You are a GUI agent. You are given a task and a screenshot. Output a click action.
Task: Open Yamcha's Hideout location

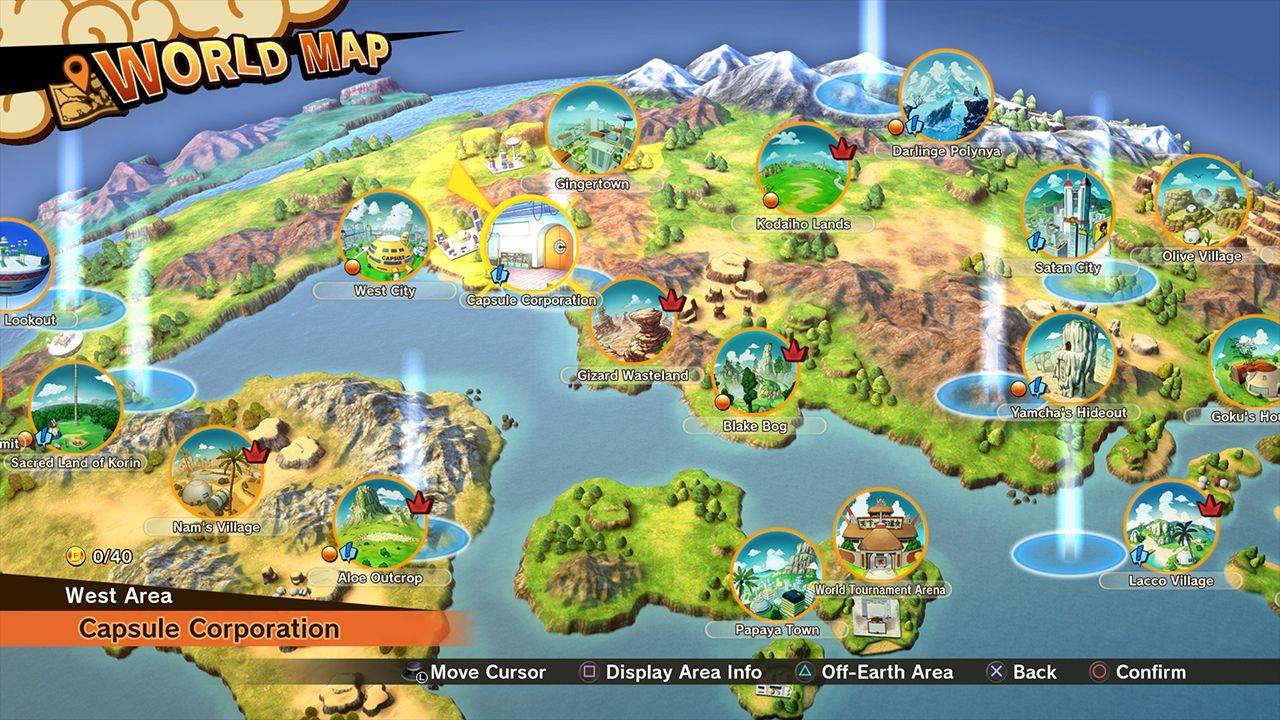click(1068, 358)
